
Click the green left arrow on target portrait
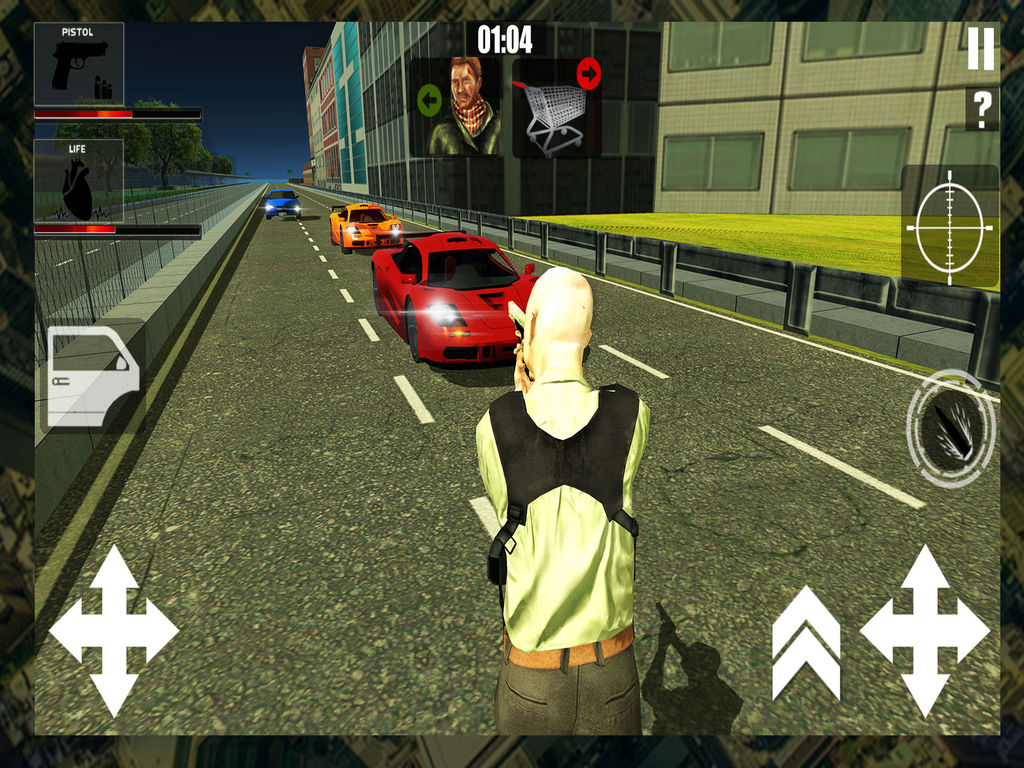tap(429, 99)
